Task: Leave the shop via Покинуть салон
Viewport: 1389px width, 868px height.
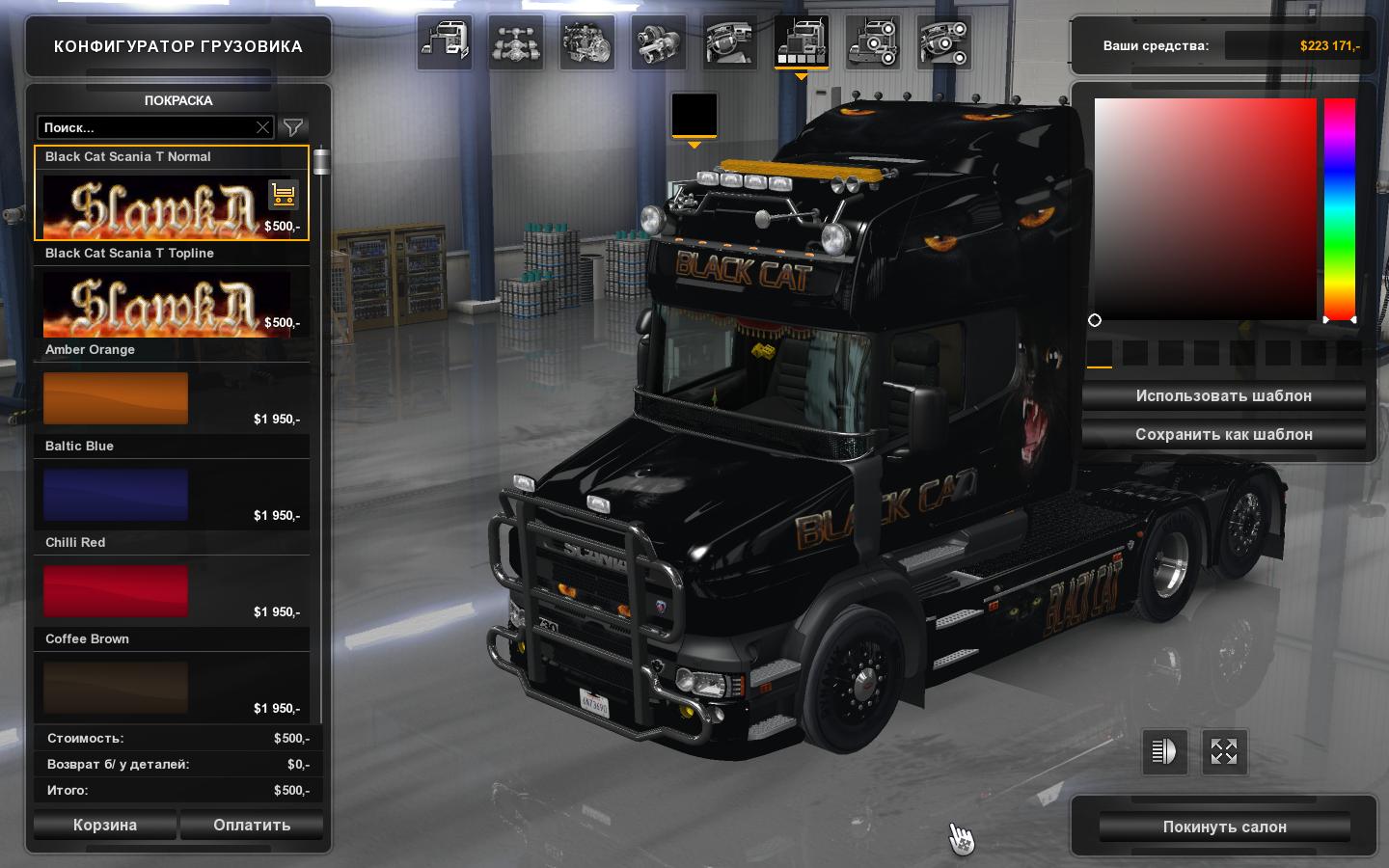Action: coord(1224,827)
